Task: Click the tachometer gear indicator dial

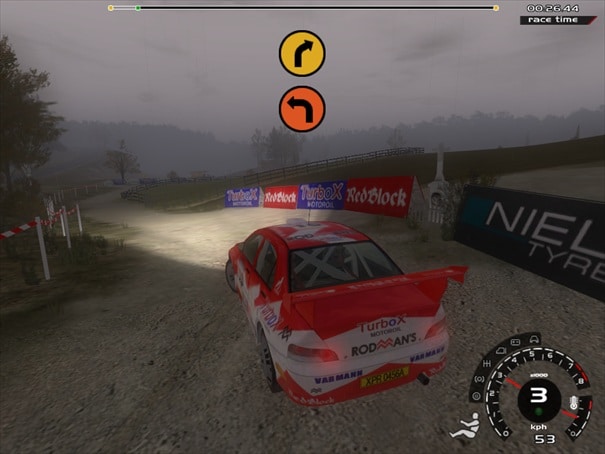Action: click(x=539, y=396)
